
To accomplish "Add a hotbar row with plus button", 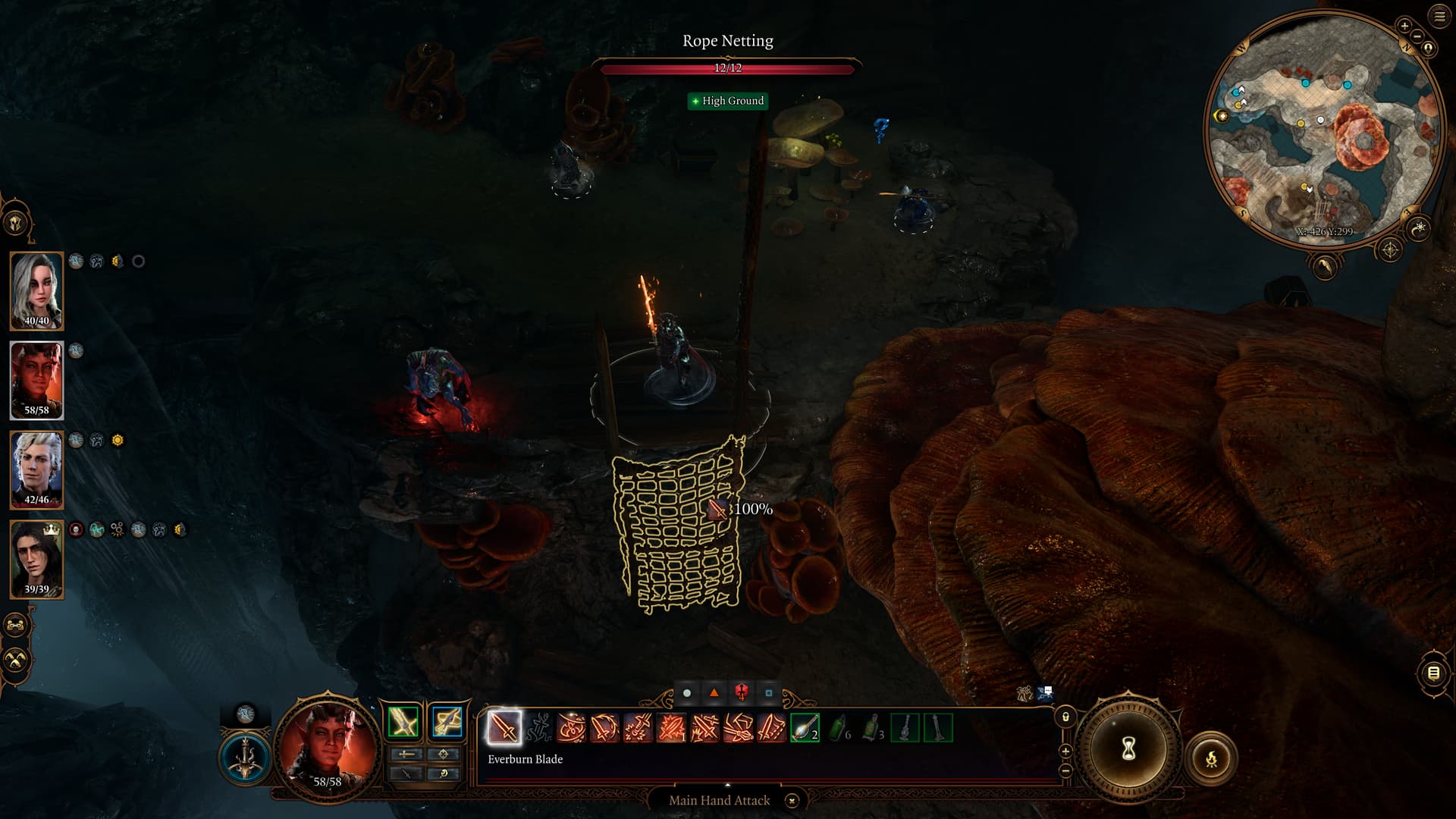I will [1065, 752].
